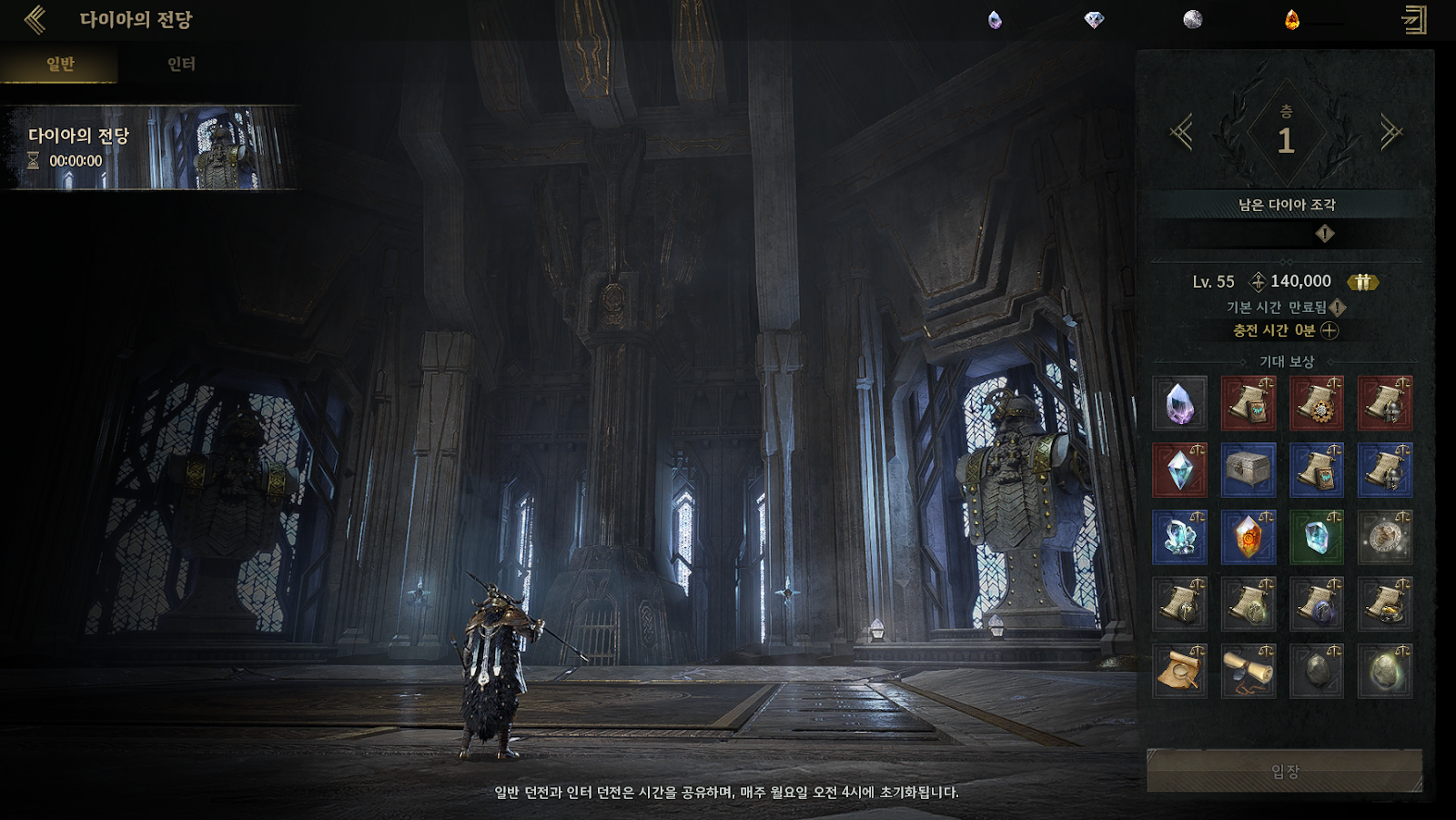
Task: Select the white diamond currency icon
Action: tap(1094, 20)
